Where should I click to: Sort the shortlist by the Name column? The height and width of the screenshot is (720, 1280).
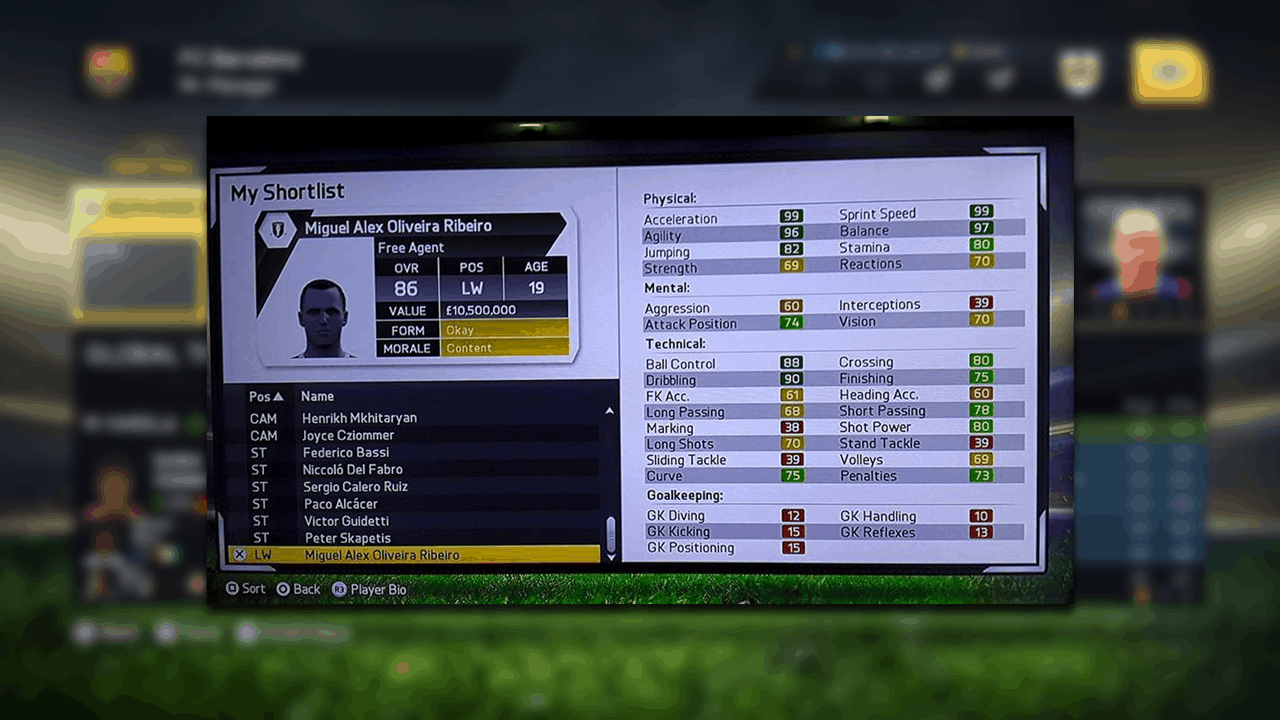click(318, 397)
